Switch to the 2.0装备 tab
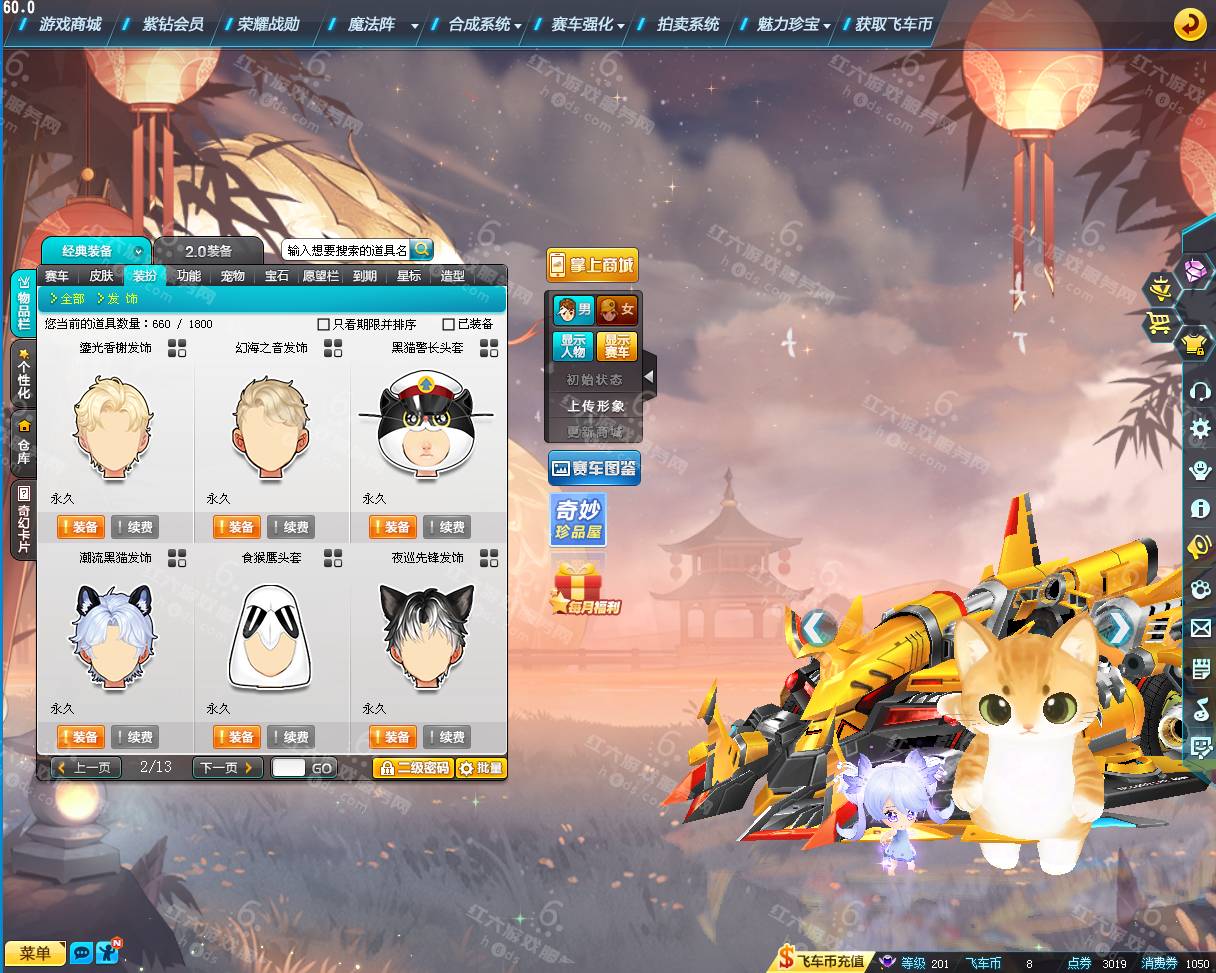Screen dimensions: 1216x973 [x=208, y=251]
